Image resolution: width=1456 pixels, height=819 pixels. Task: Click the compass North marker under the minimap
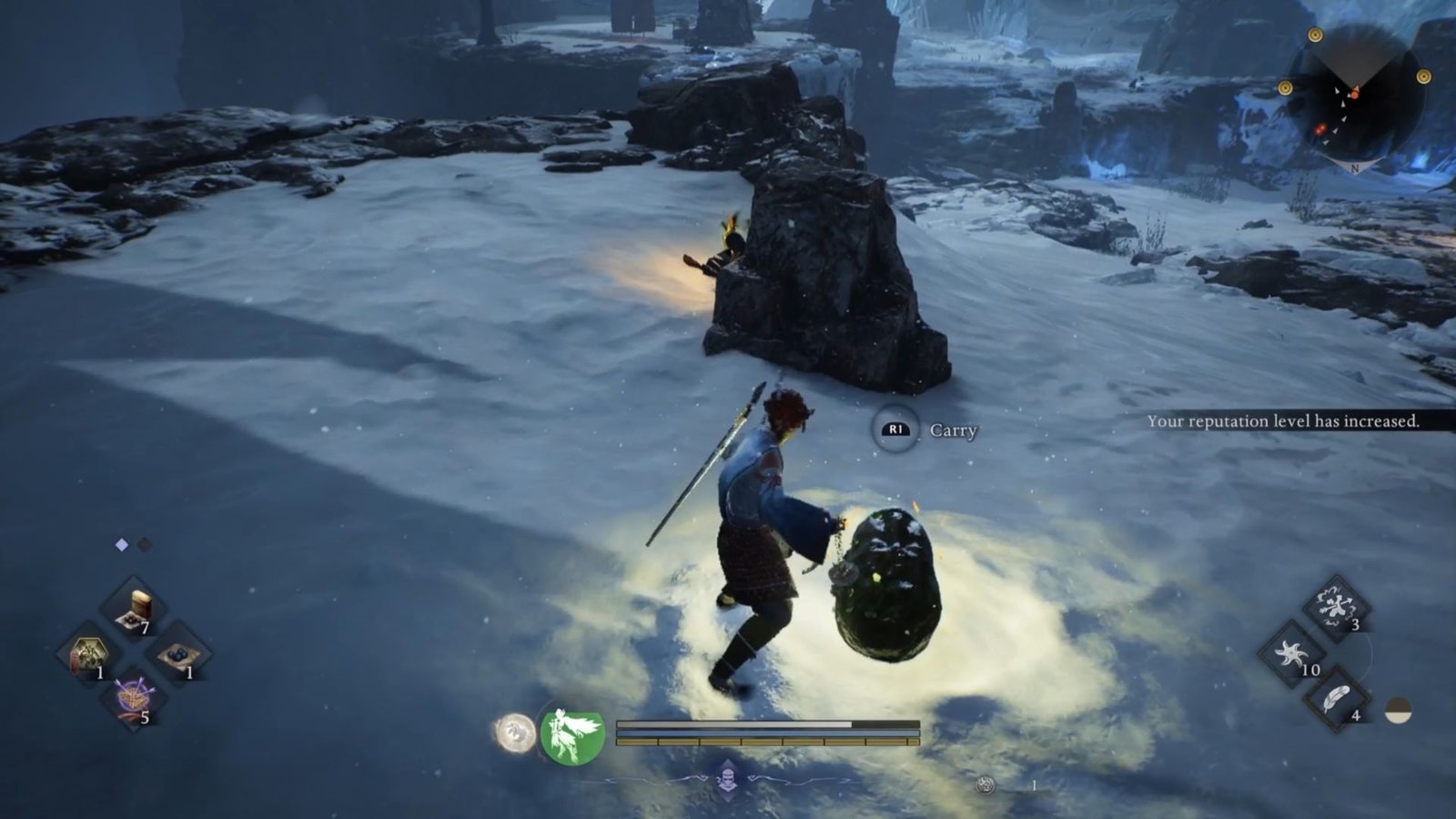click(1355, 167)
